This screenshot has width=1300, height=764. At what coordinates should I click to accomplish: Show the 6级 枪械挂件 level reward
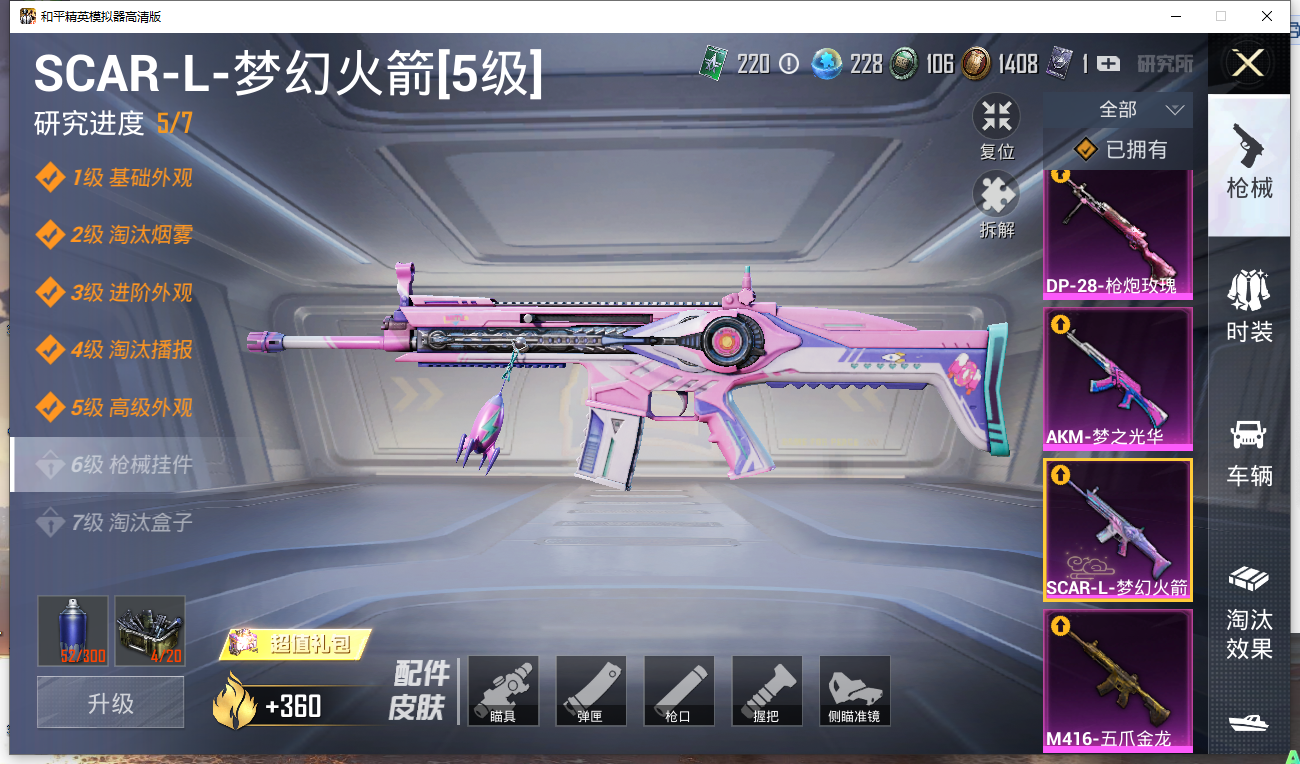coord(130,465)
